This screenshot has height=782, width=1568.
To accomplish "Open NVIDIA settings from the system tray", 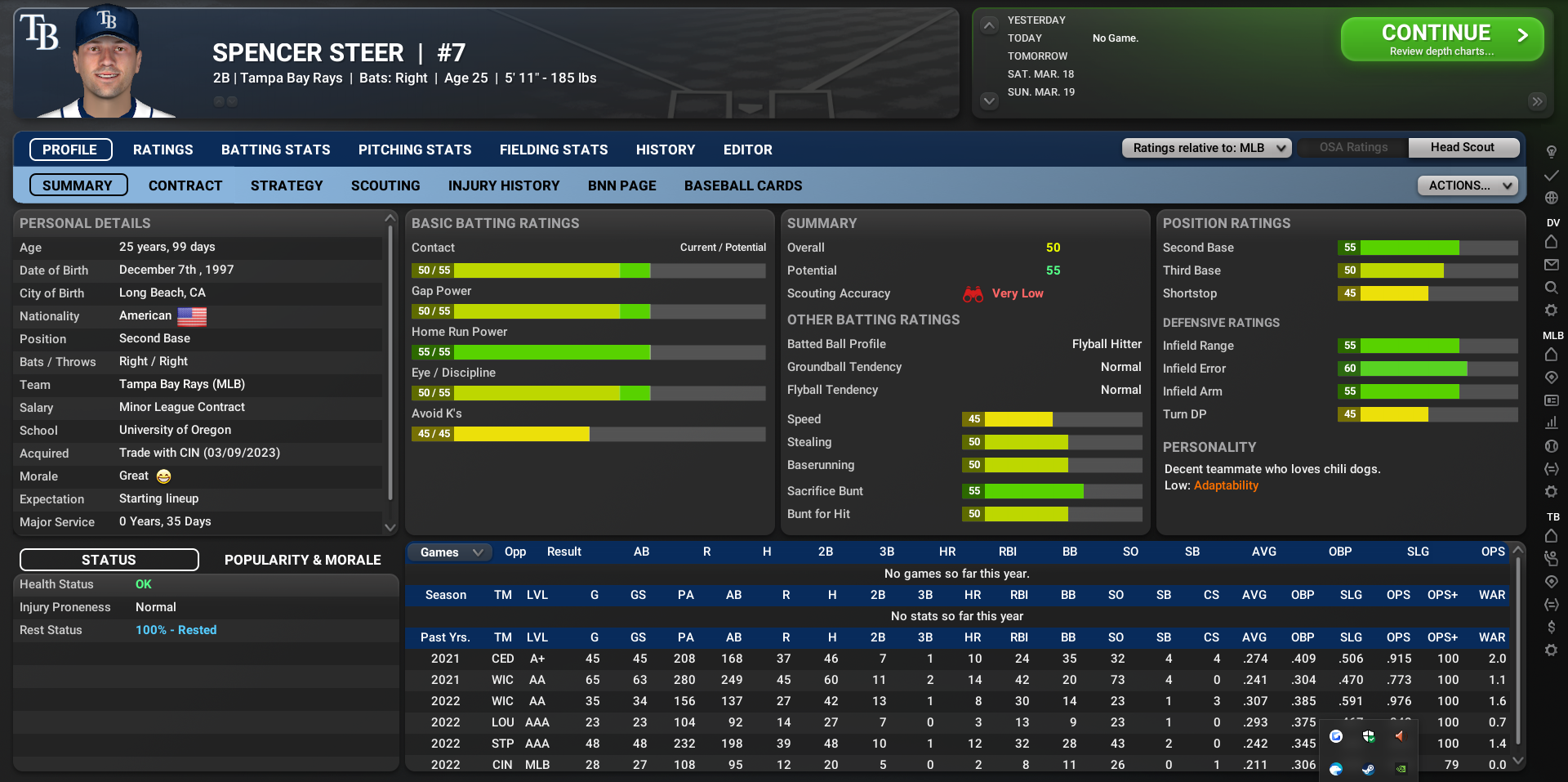I will pos(1401,769).
